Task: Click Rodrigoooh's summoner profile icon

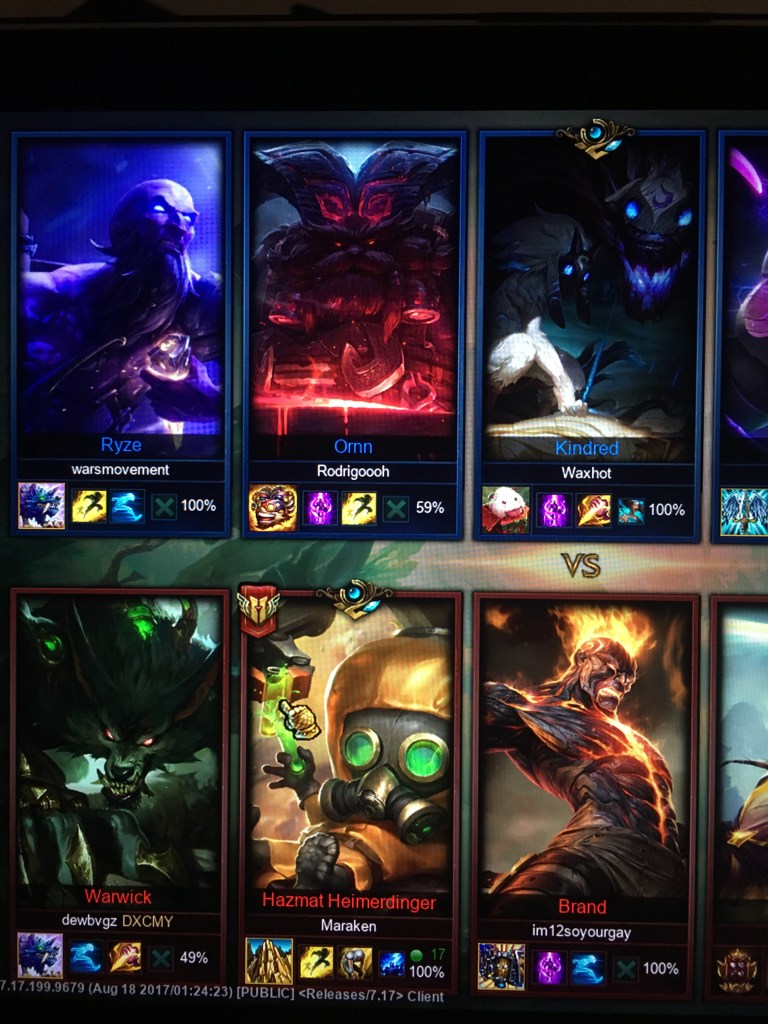Action: (x=273, y=508)
